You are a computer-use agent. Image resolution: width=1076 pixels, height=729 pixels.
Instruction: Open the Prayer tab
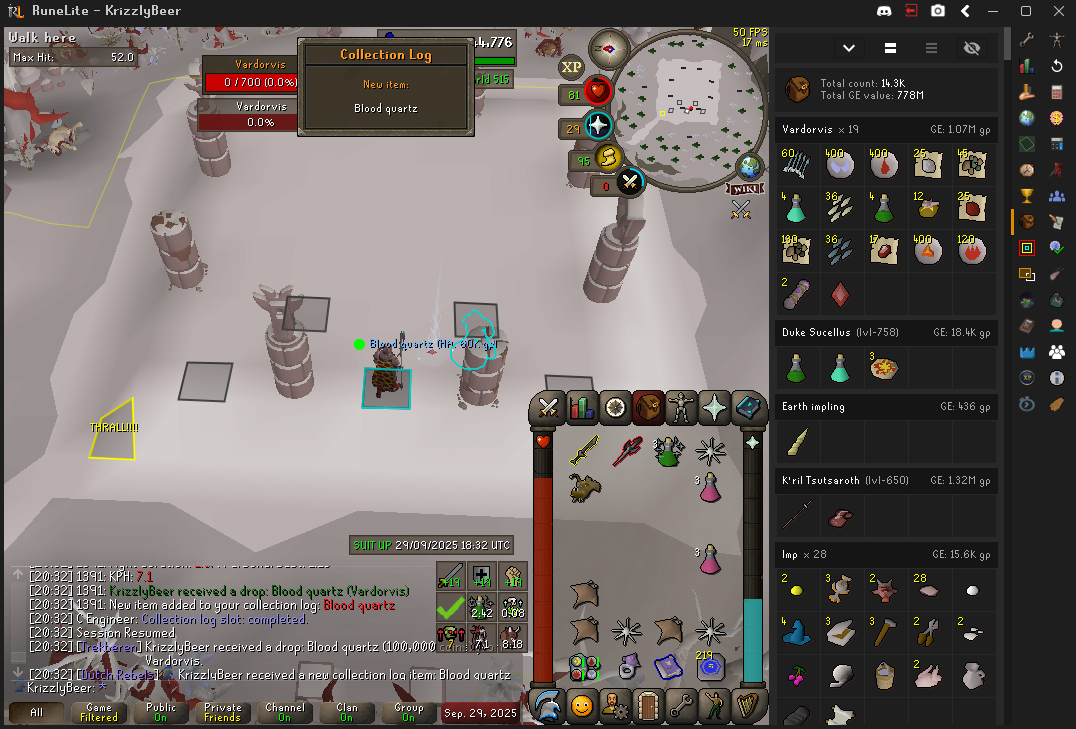(715, 407)
